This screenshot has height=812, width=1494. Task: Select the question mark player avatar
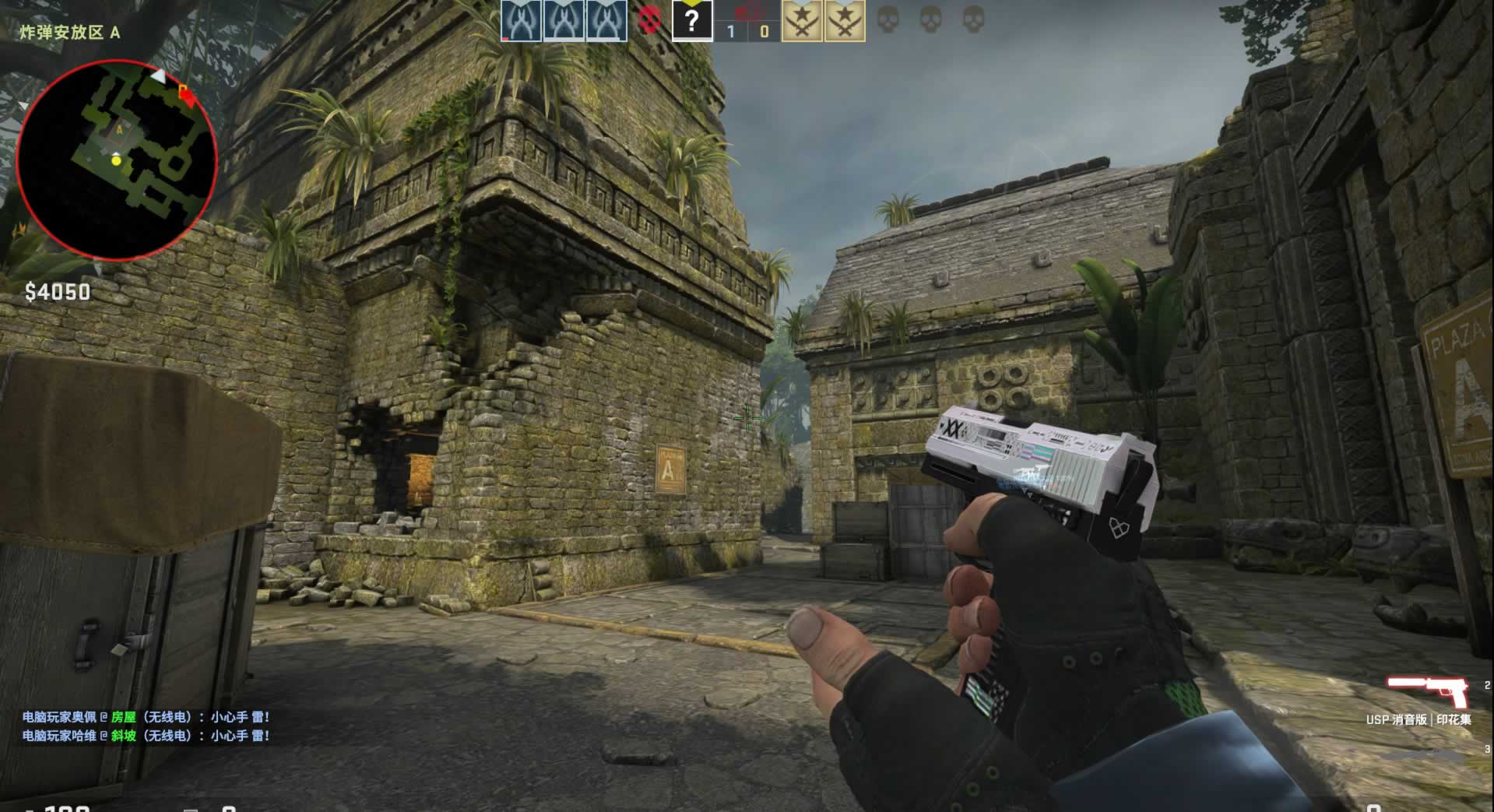click(x=691, y=21)
